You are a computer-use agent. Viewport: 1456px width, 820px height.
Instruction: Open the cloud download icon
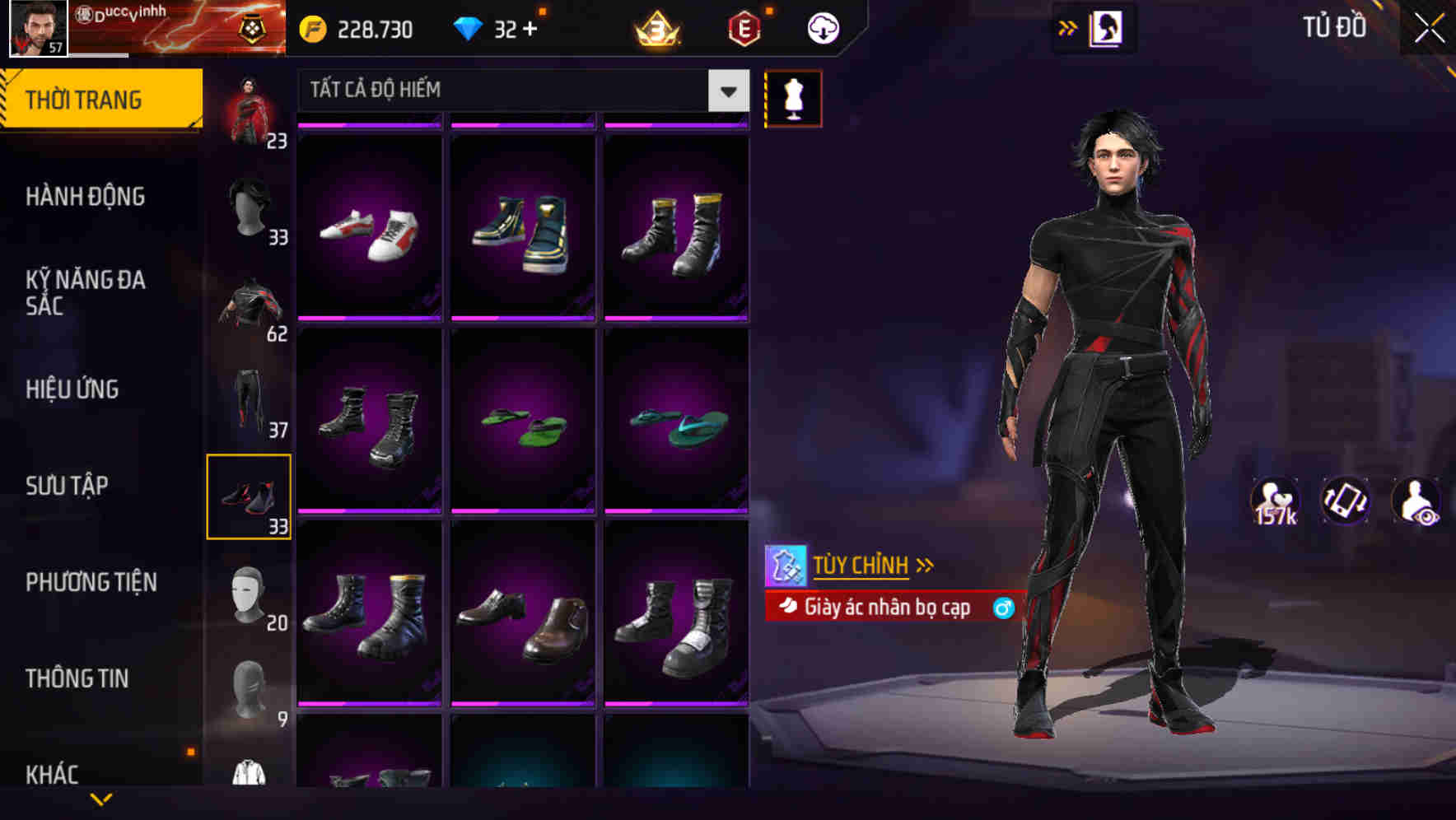tap(823, 27)
